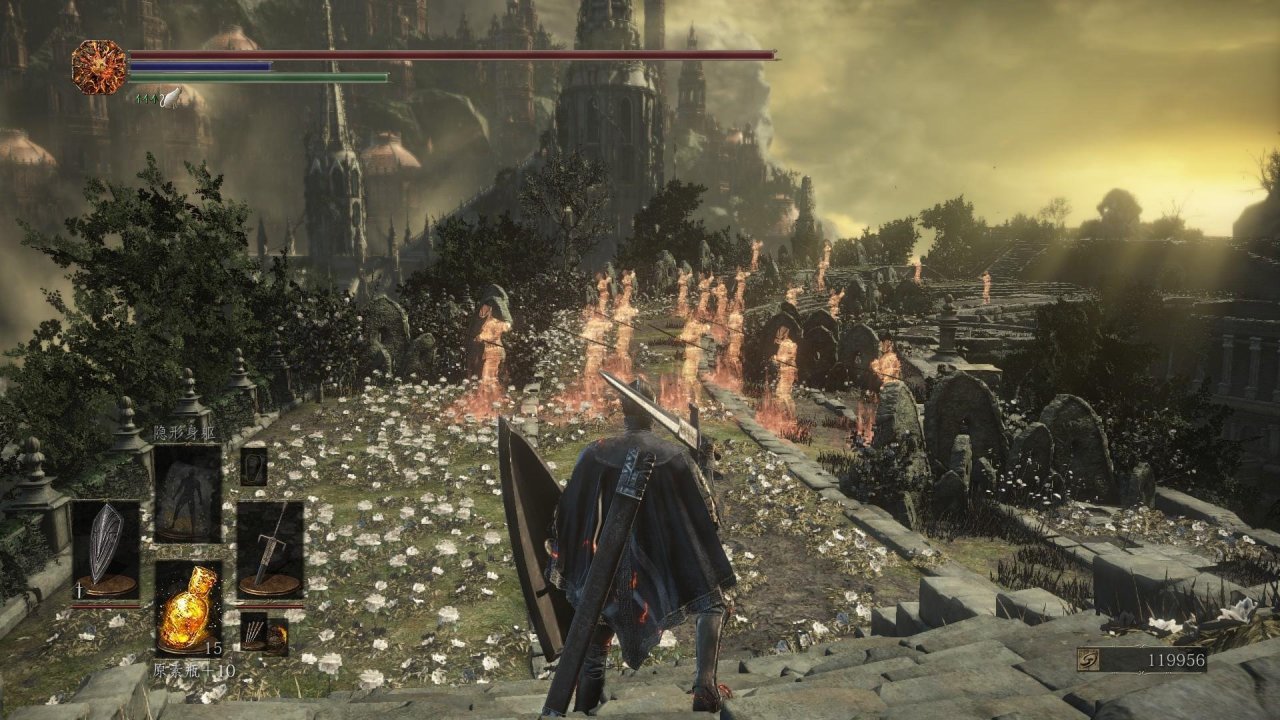Click the 隐形身躯 spell icon
1280x720 pixels.
(187, 492)
